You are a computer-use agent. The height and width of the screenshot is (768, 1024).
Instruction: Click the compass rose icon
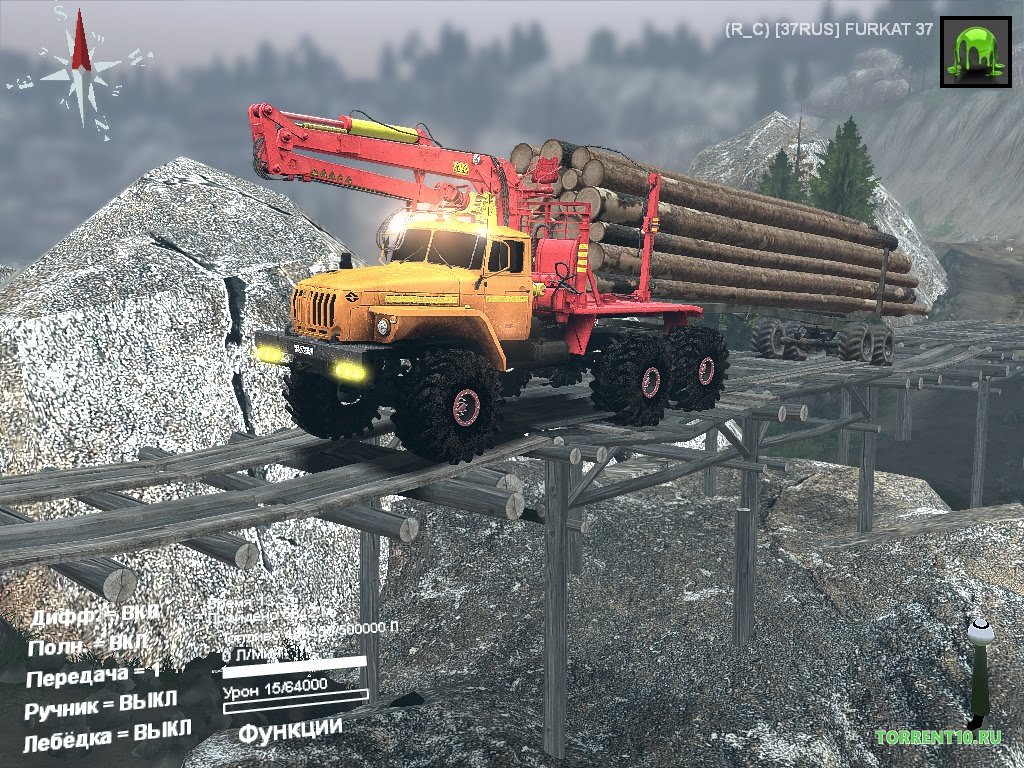tap(81, 70)
